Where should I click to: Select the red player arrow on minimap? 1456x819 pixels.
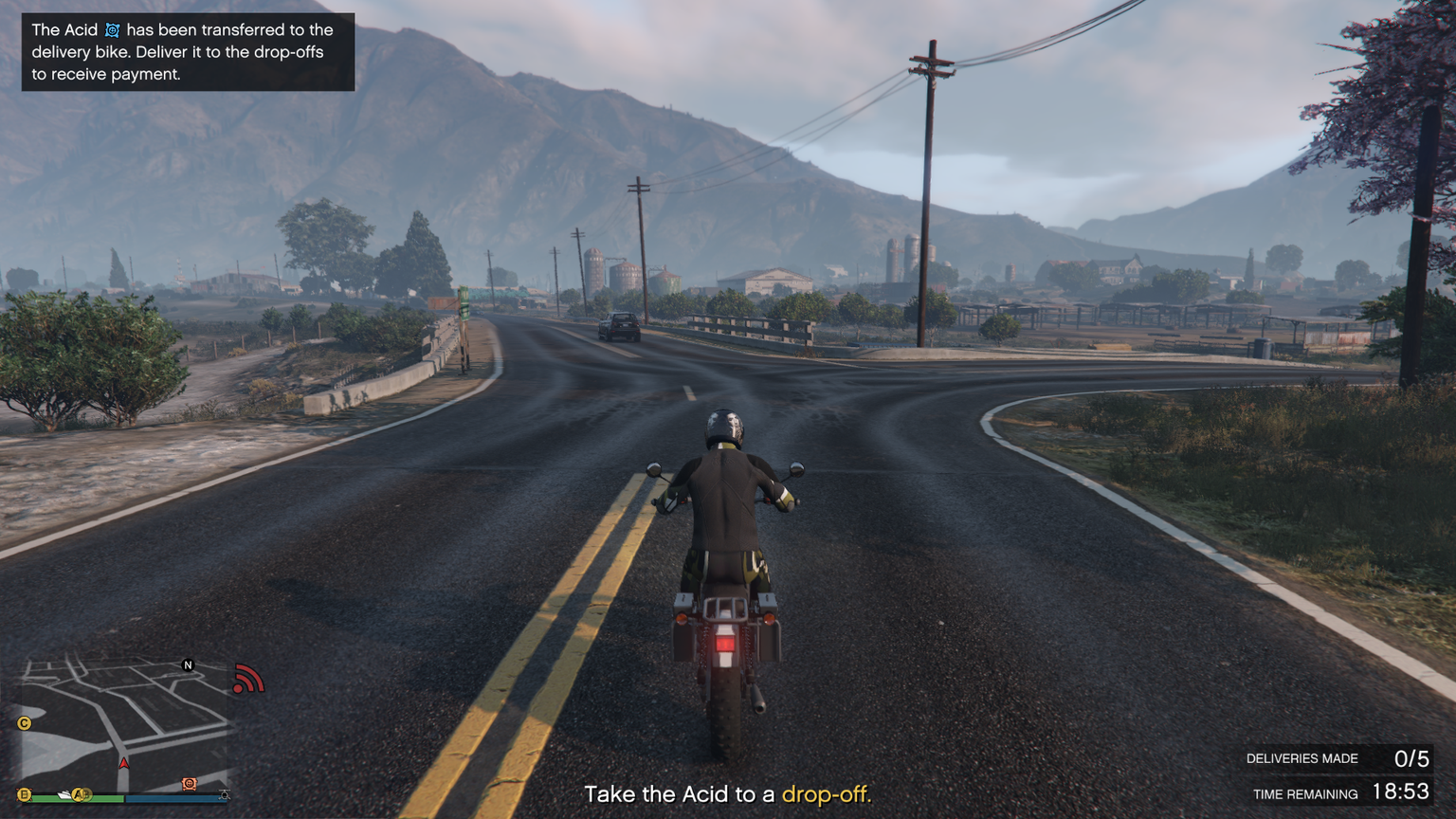point(123,762)
